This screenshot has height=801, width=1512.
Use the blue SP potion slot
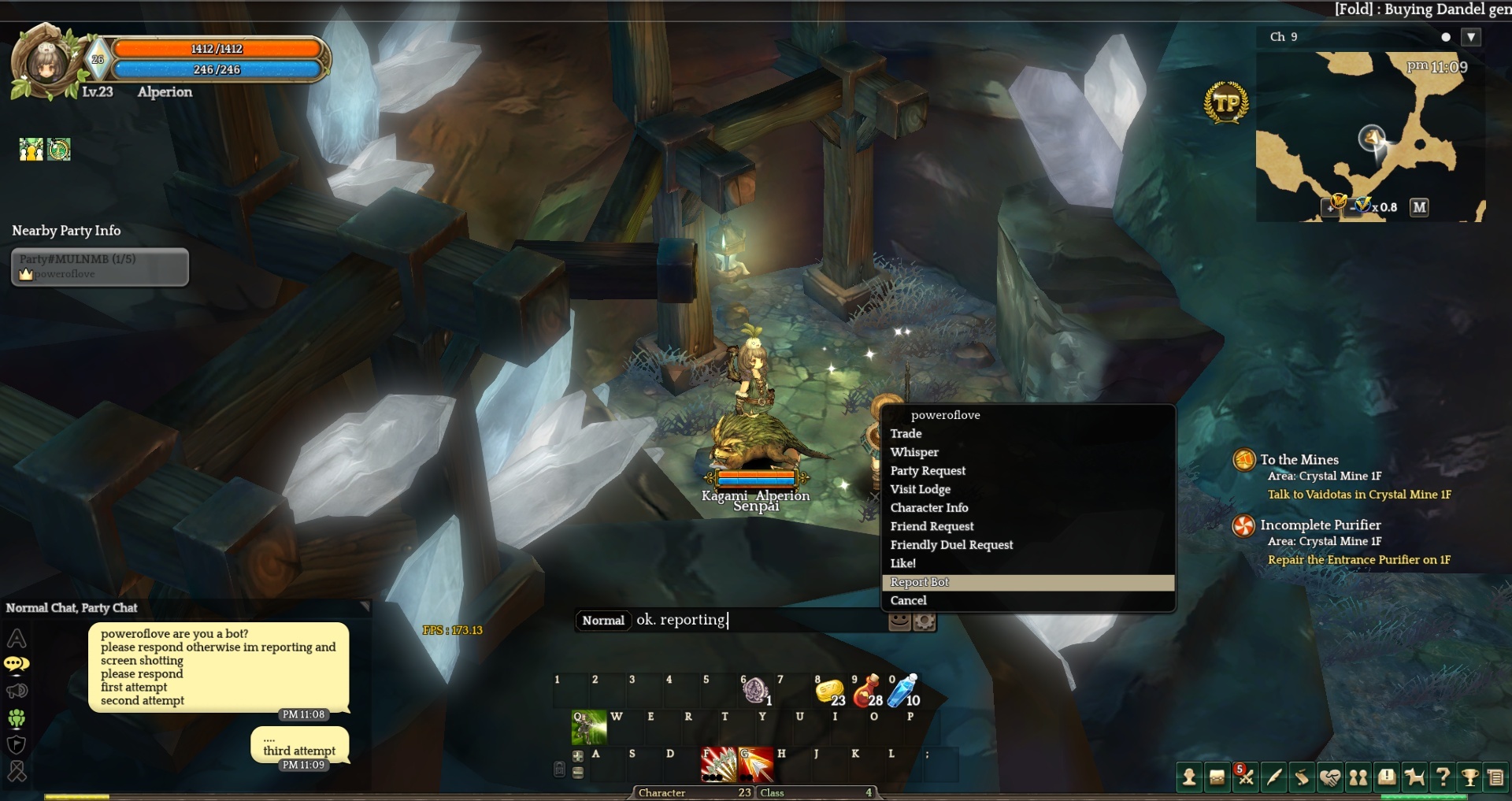(903, 691)
